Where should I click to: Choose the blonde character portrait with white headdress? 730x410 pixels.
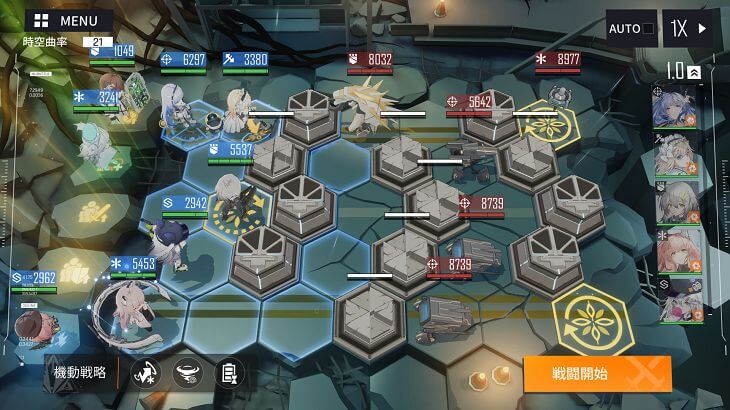[676, 155]
